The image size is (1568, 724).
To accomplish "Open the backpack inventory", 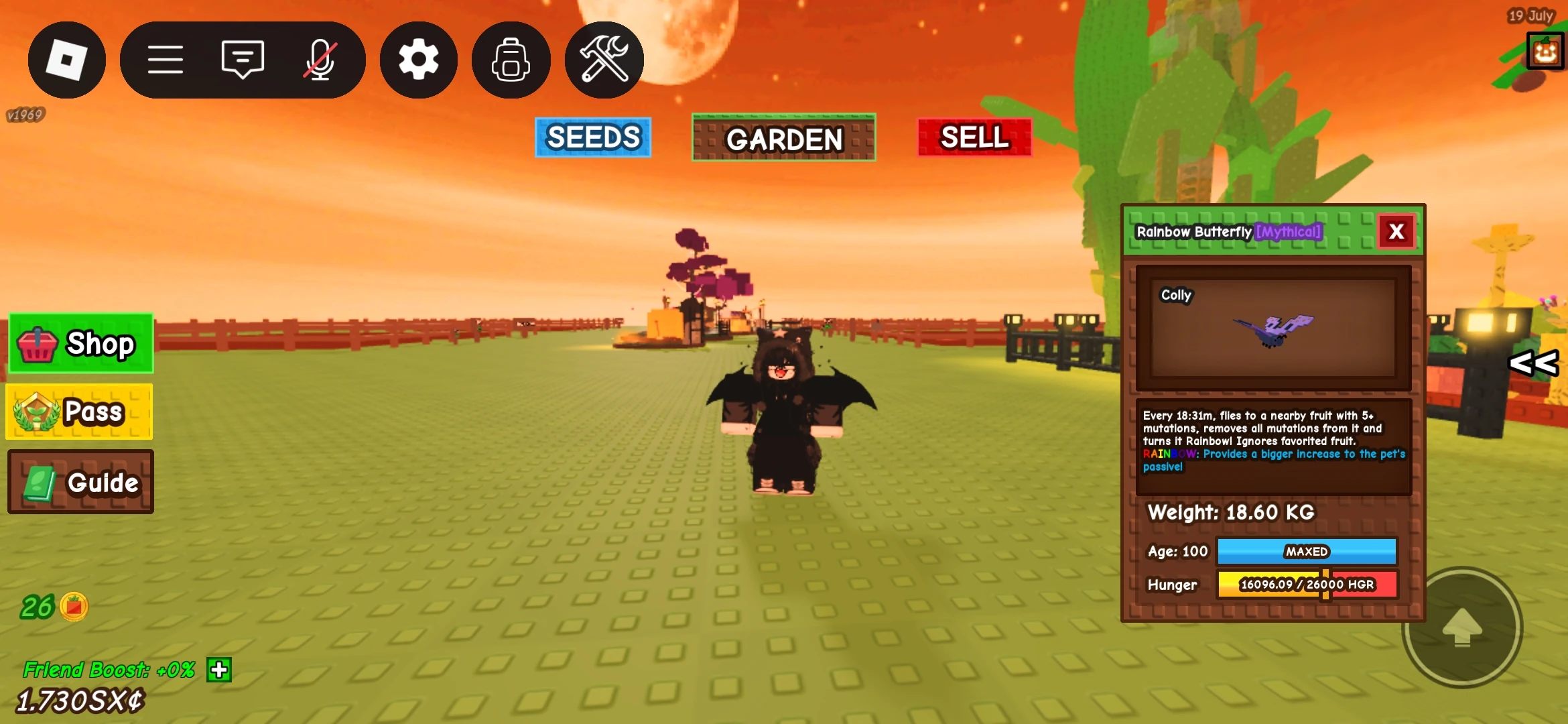I will click(511, 60).
